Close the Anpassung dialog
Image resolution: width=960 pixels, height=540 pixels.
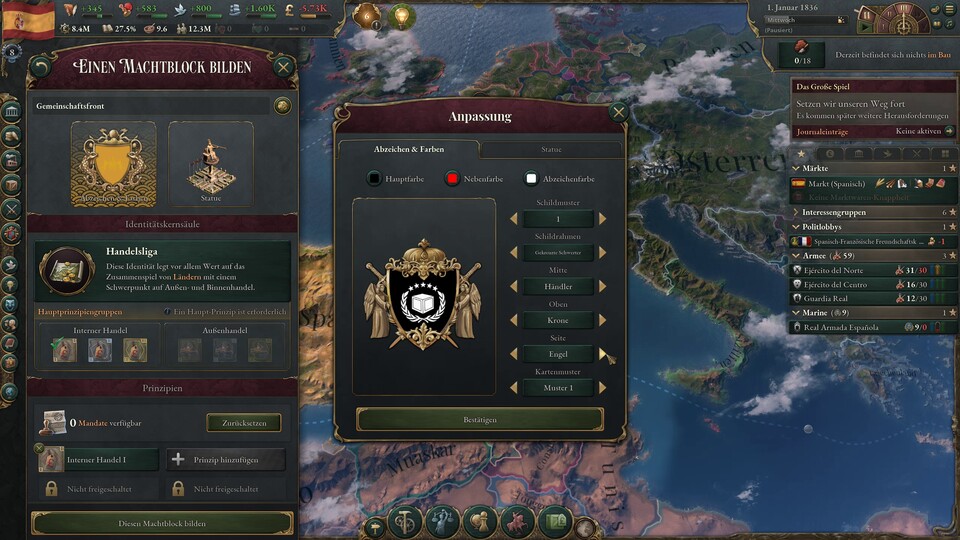click(x=618, y=113)
